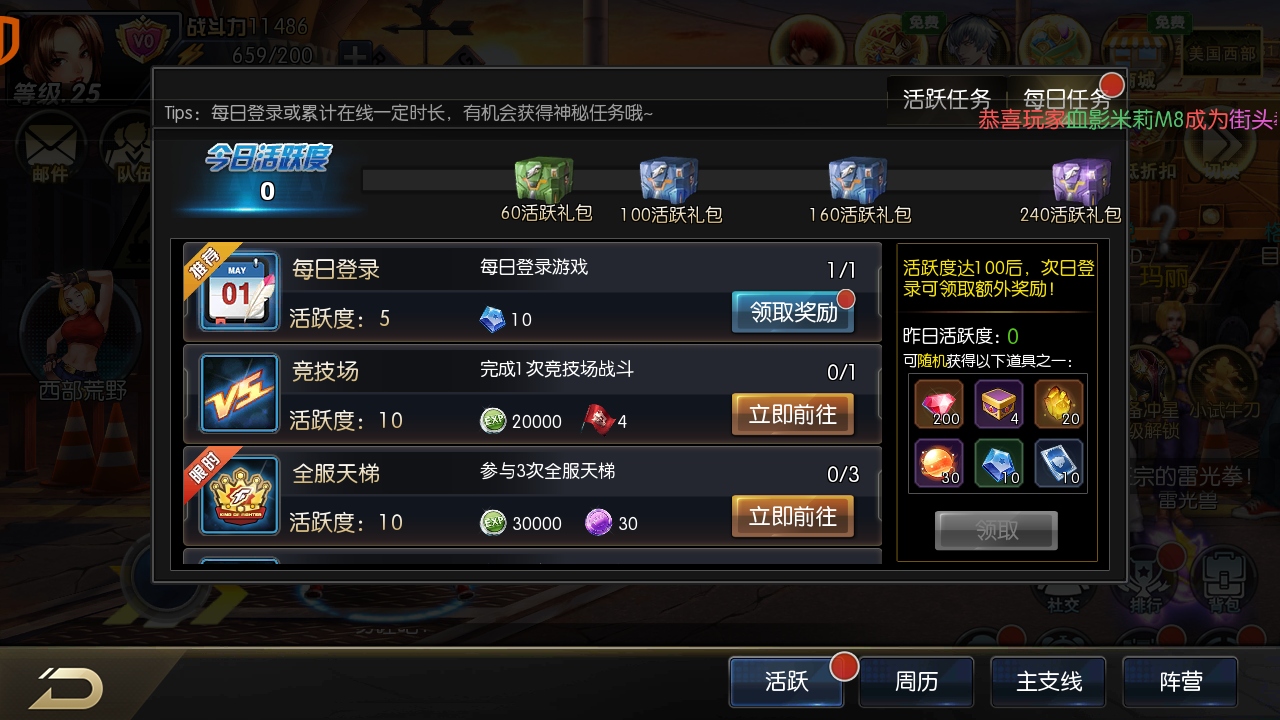Click the grayed 领取 claim button
The image size is (1280, 720).
[996, 530]
